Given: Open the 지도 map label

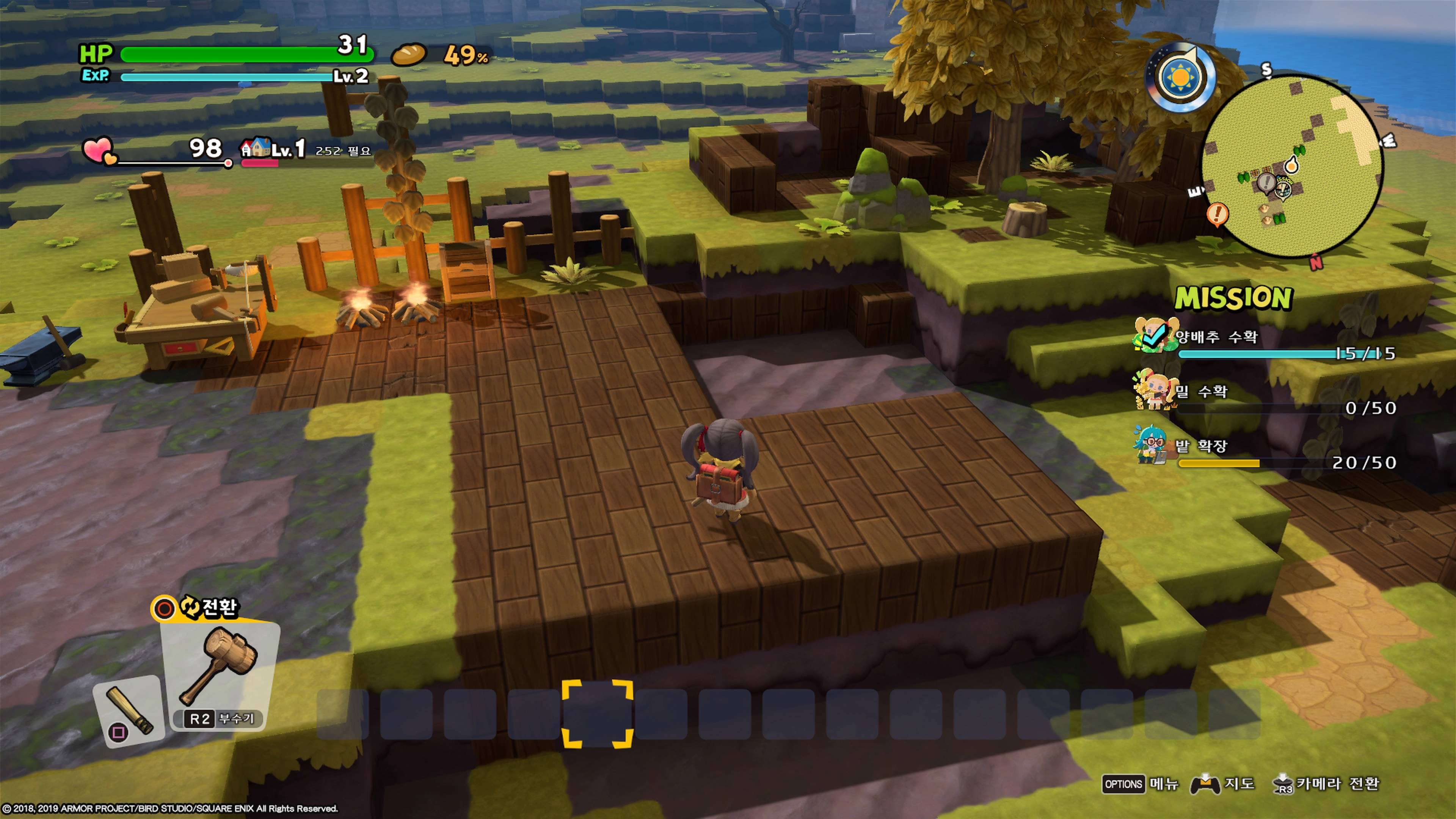Looking at the screenshot, I should coord(1239,784).
